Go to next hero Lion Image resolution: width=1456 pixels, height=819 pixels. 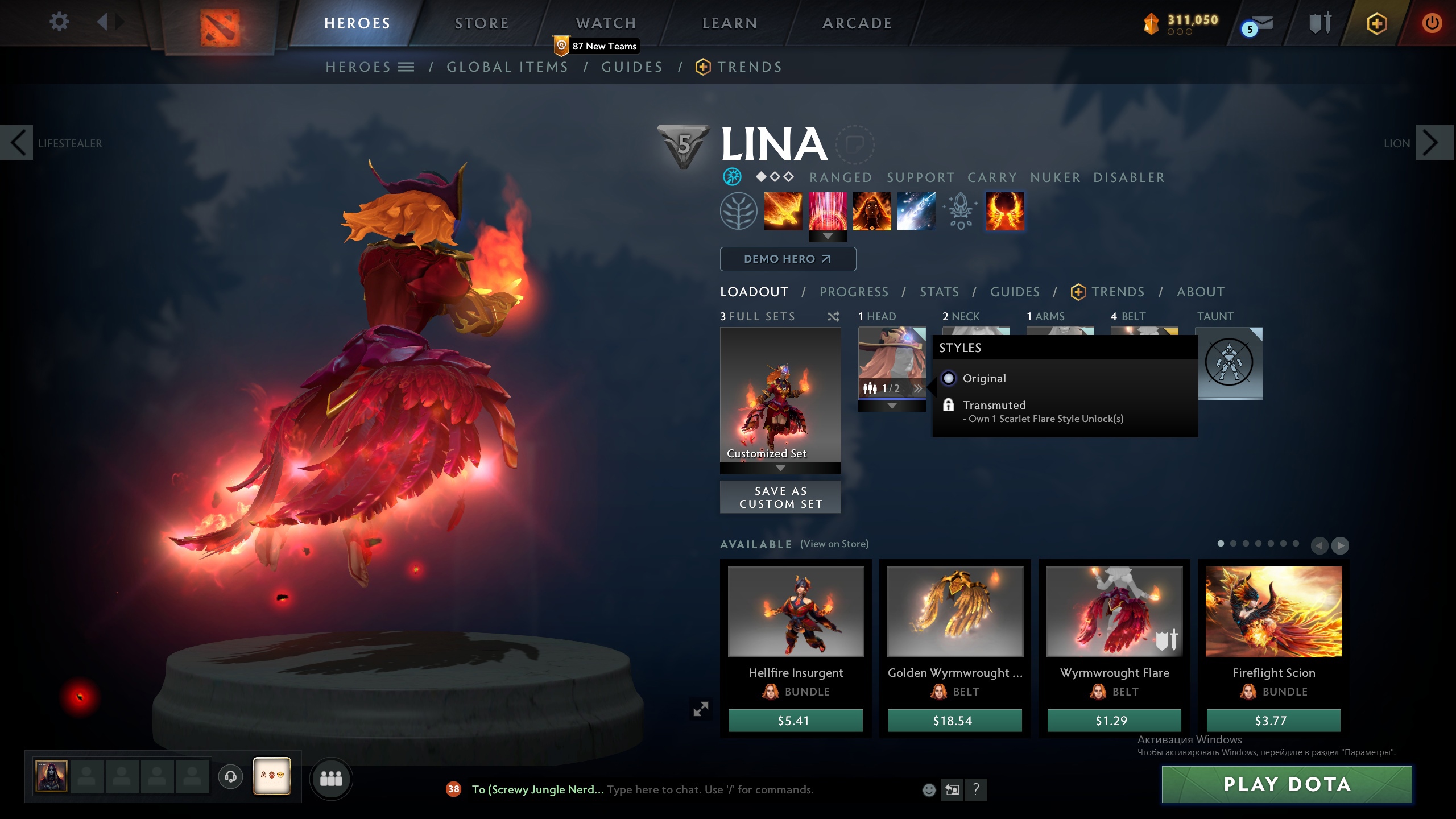click(x=1431, y=143)
